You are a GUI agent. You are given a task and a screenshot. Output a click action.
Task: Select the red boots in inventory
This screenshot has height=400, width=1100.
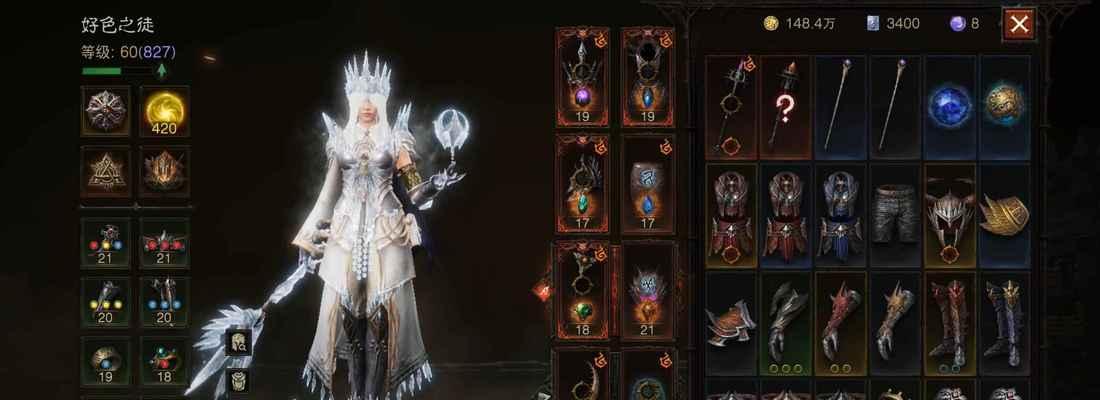[x=949, y=322]
